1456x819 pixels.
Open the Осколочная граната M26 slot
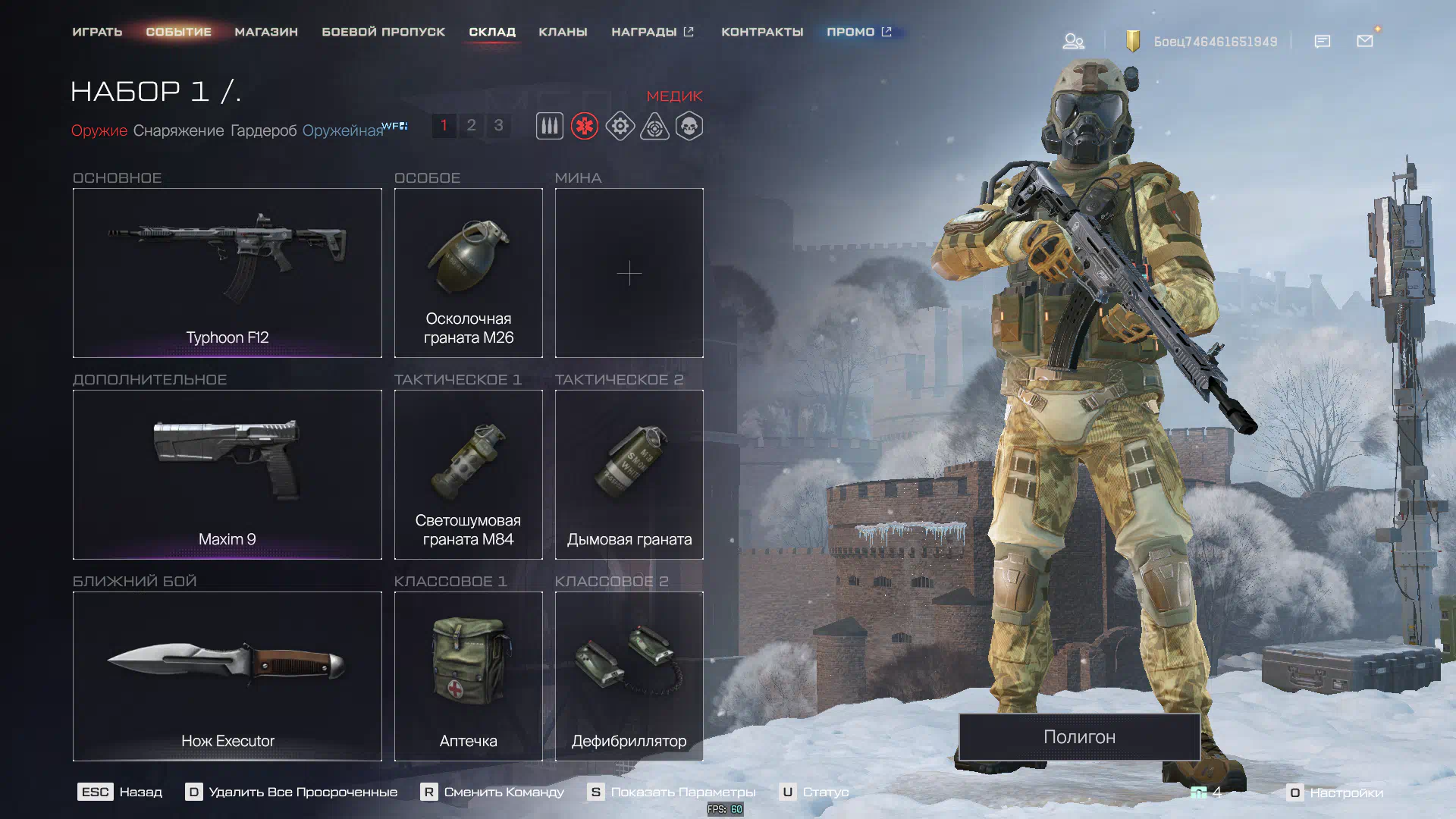[468, 272]
